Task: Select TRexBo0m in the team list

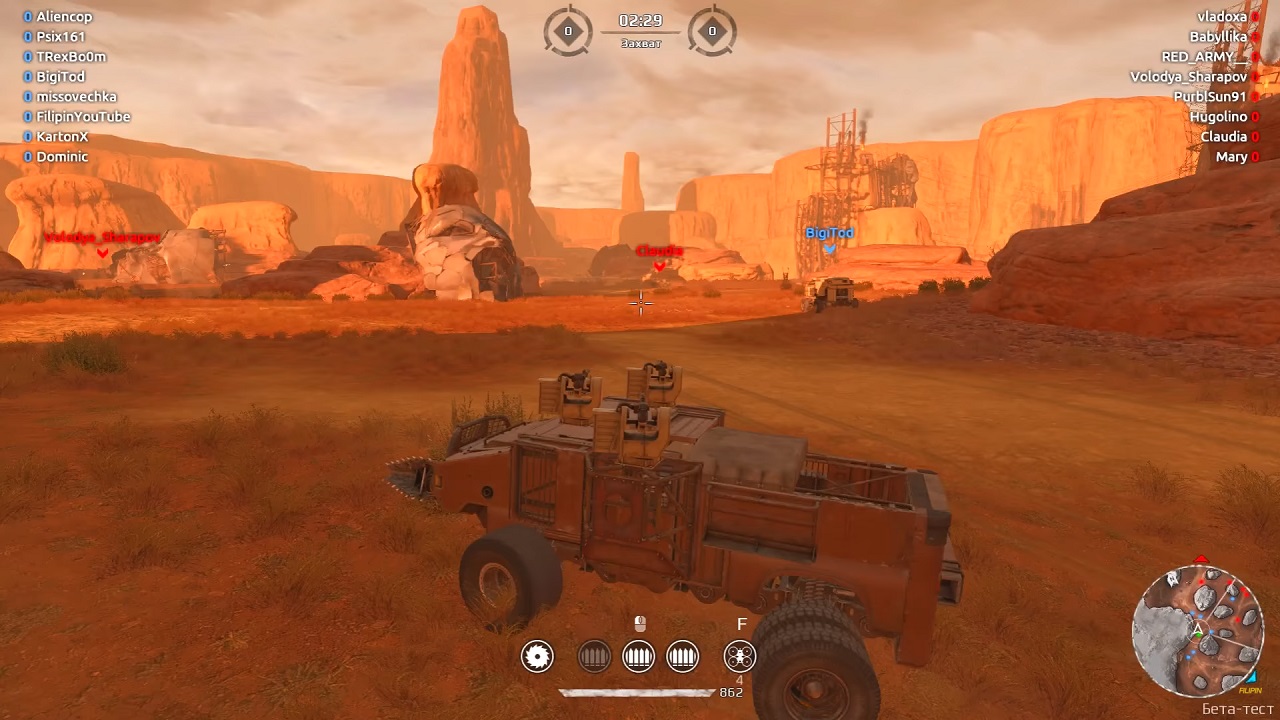Action: pos(71,57)
